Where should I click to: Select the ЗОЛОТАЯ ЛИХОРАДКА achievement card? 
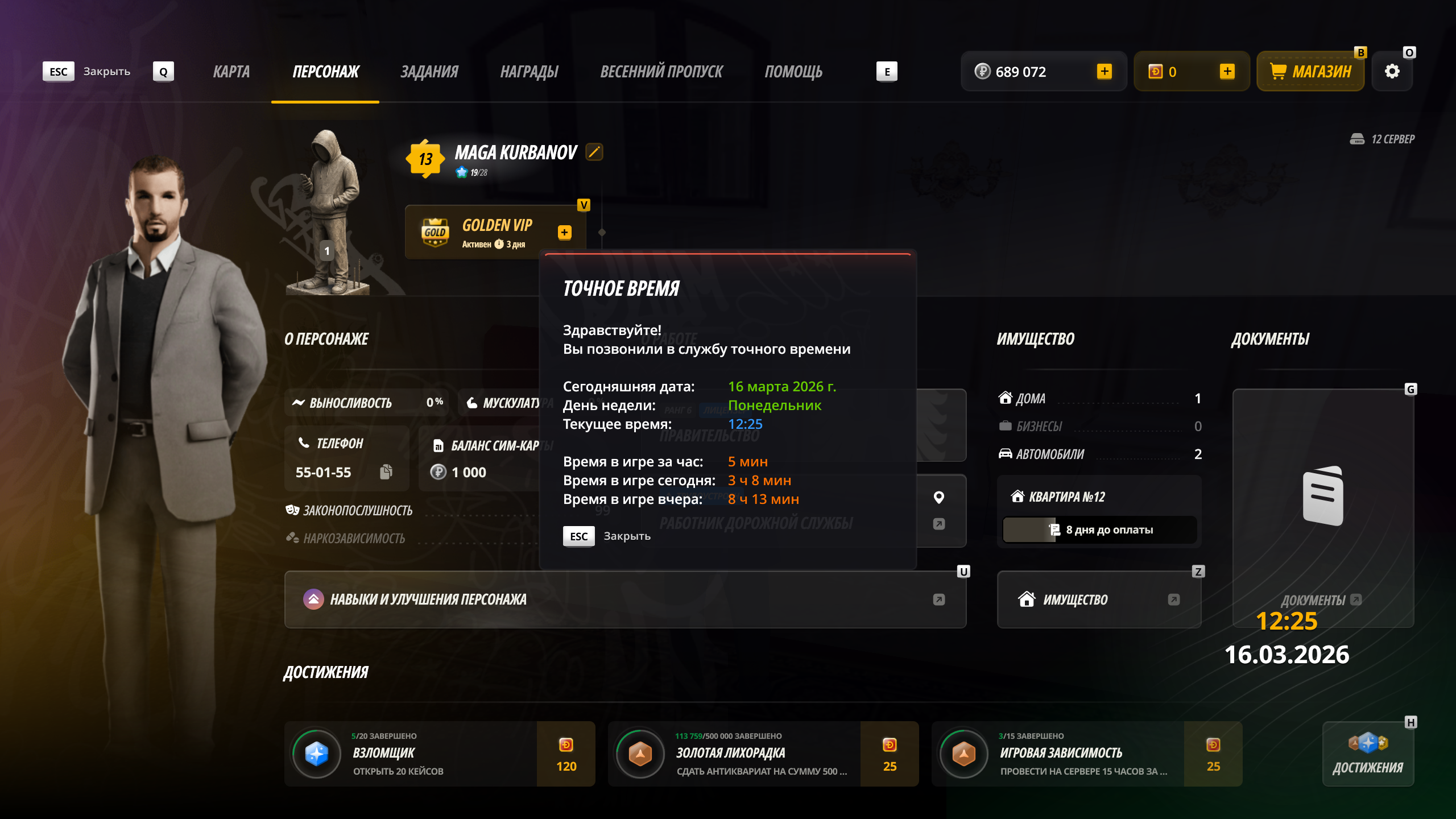tap(763, 754)
